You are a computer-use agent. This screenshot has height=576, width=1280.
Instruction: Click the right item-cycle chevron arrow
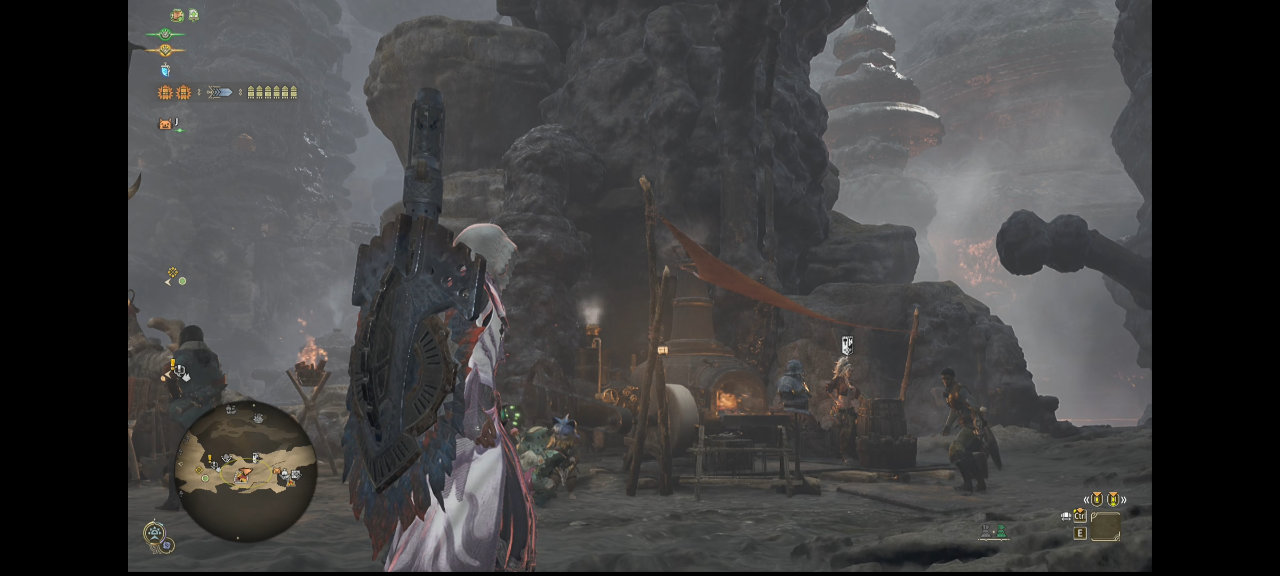pos(1123,499)
